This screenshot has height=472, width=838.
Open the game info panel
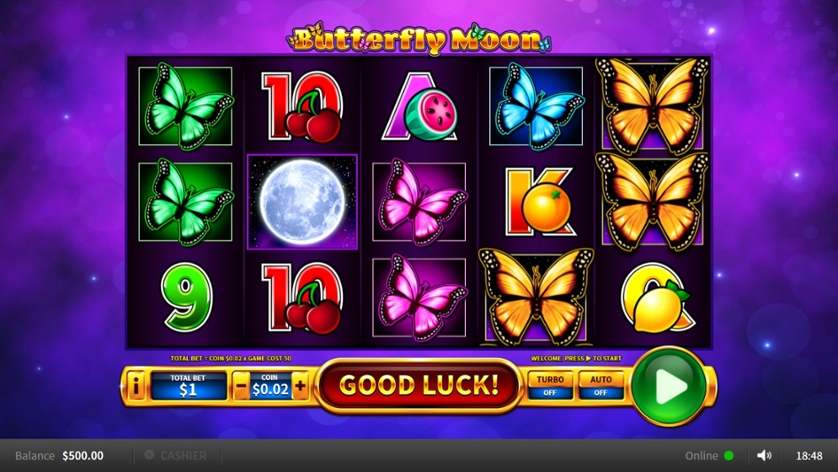[x=135, y=385]
